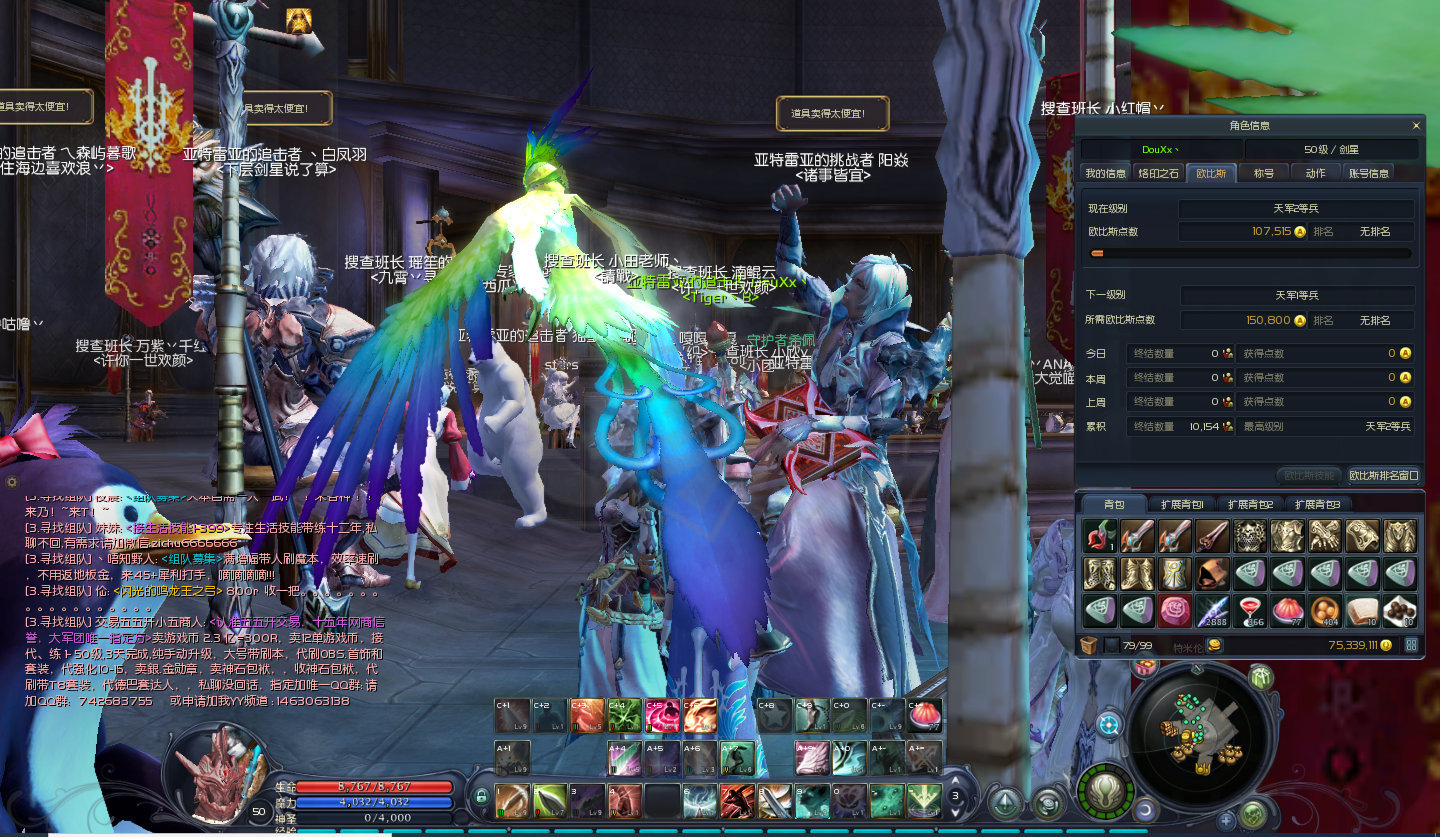Pick the red cocktail stack of 366
1440x837 pixels.
(x=1250, y=610)
